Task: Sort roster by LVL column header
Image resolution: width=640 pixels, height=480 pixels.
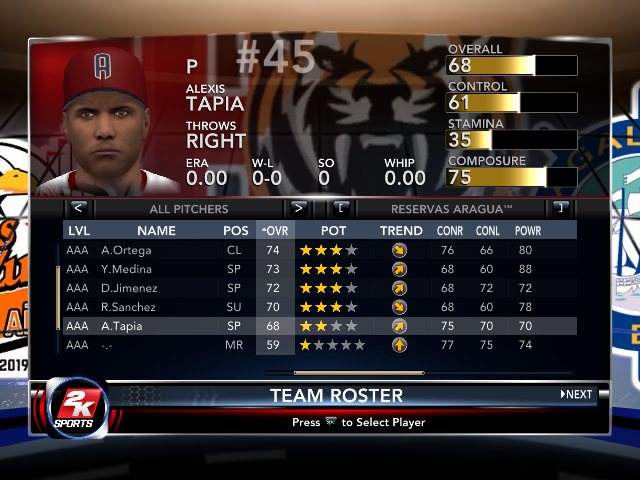Action: tap(78, 231)
